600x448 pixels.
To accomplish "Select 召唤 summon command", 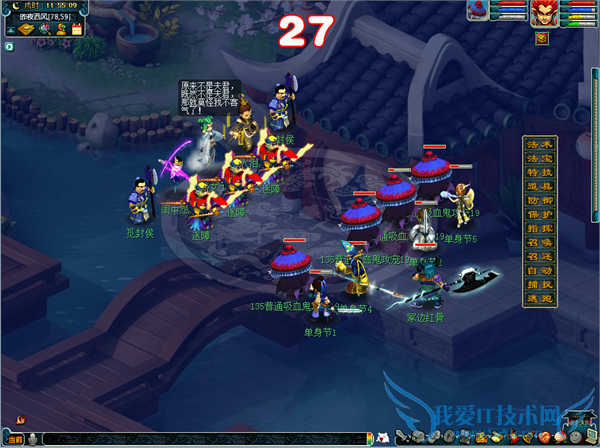I will [538, 242].
